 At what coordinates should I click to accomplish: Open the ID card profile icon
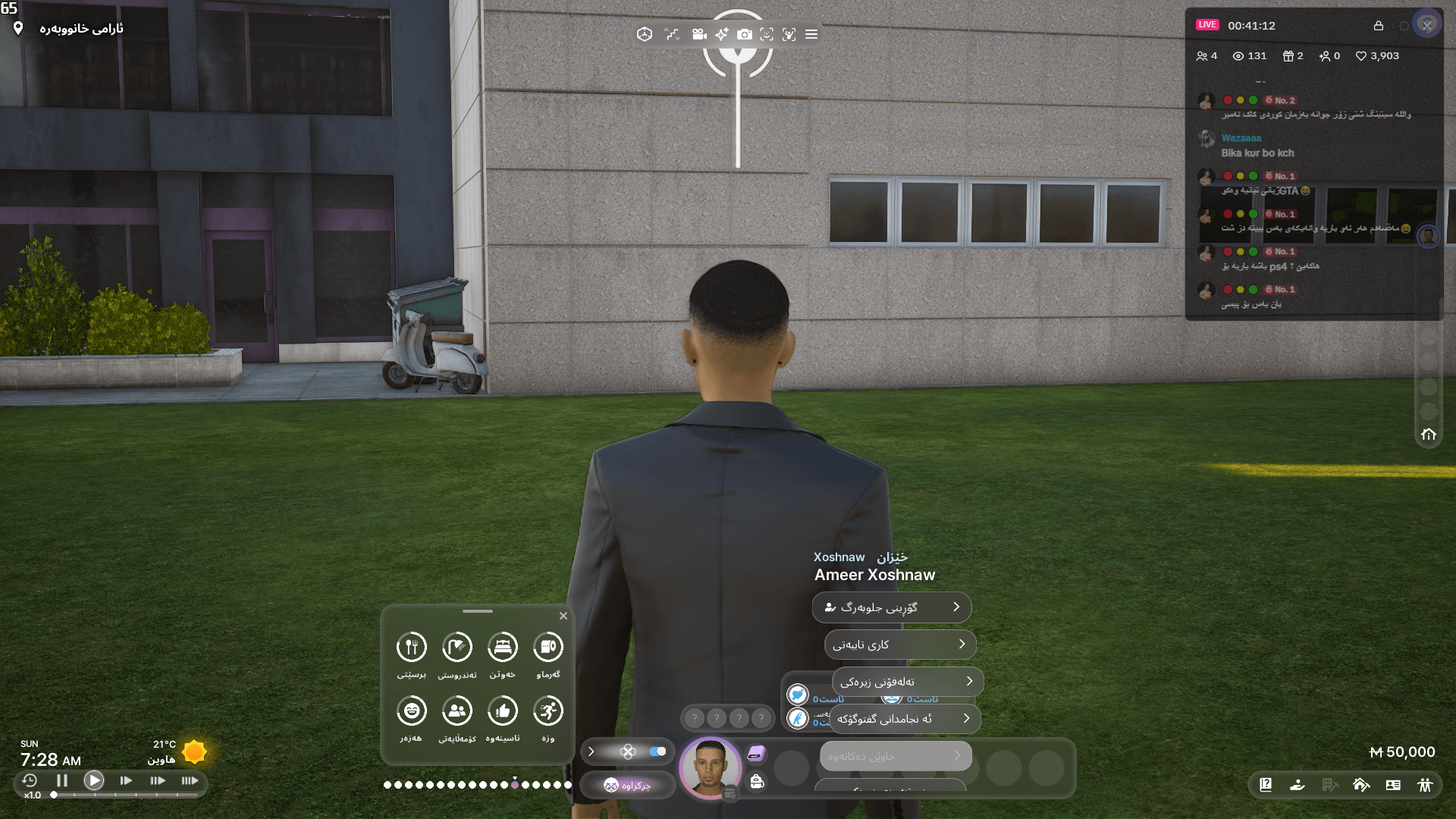(x=1393, y=786)
